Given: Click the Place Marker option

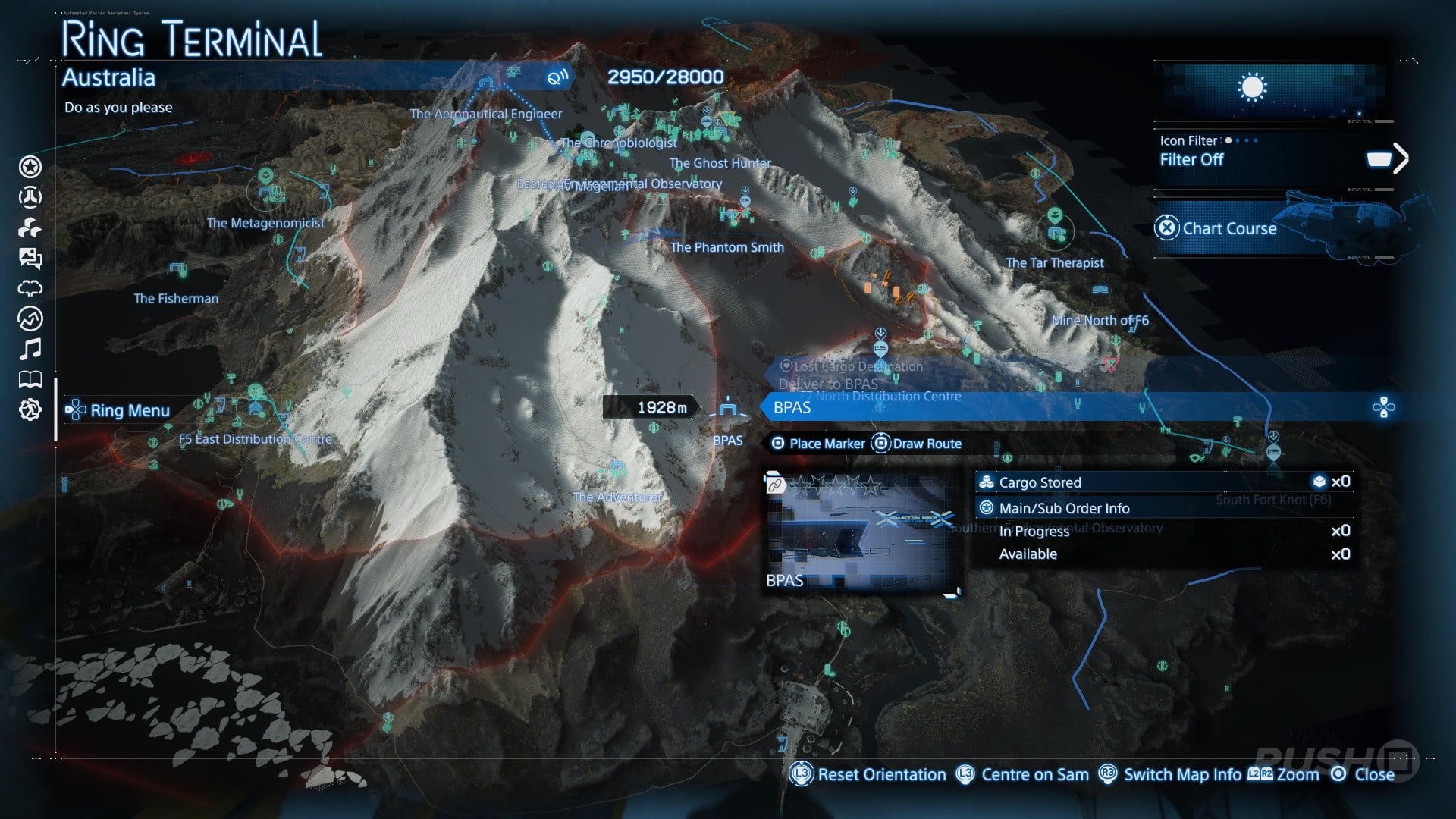Looking at the screenshot, I should click(x=819, y=444).
